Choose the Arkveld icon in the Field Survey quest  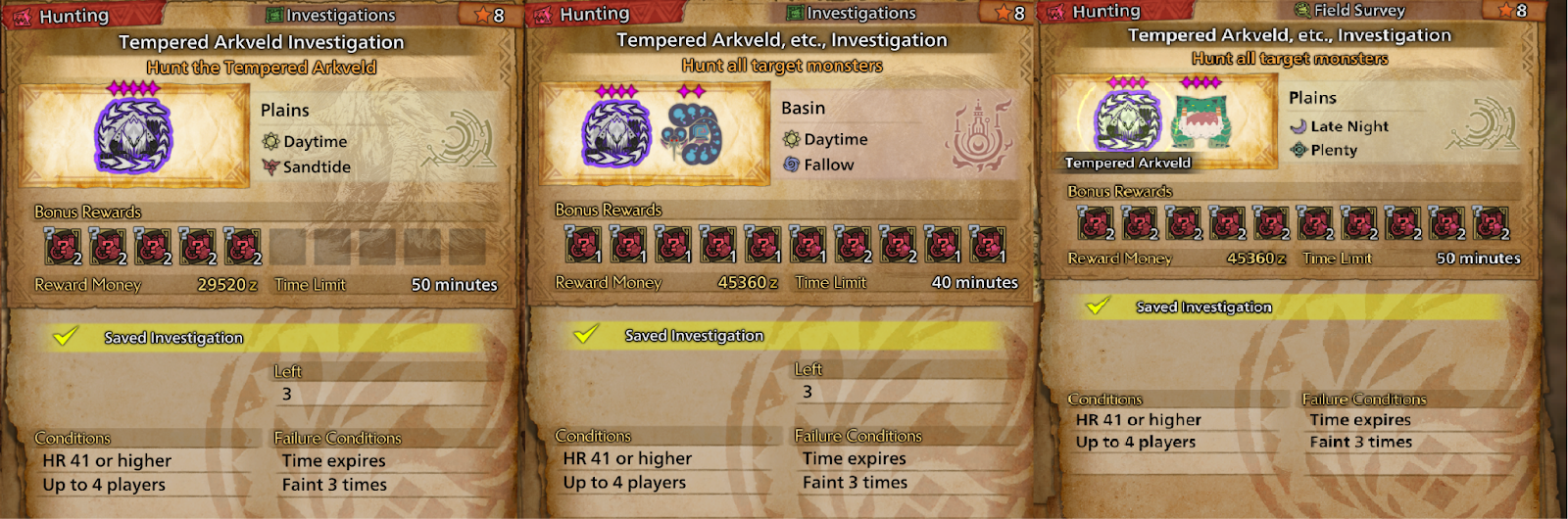point(1128,119)
